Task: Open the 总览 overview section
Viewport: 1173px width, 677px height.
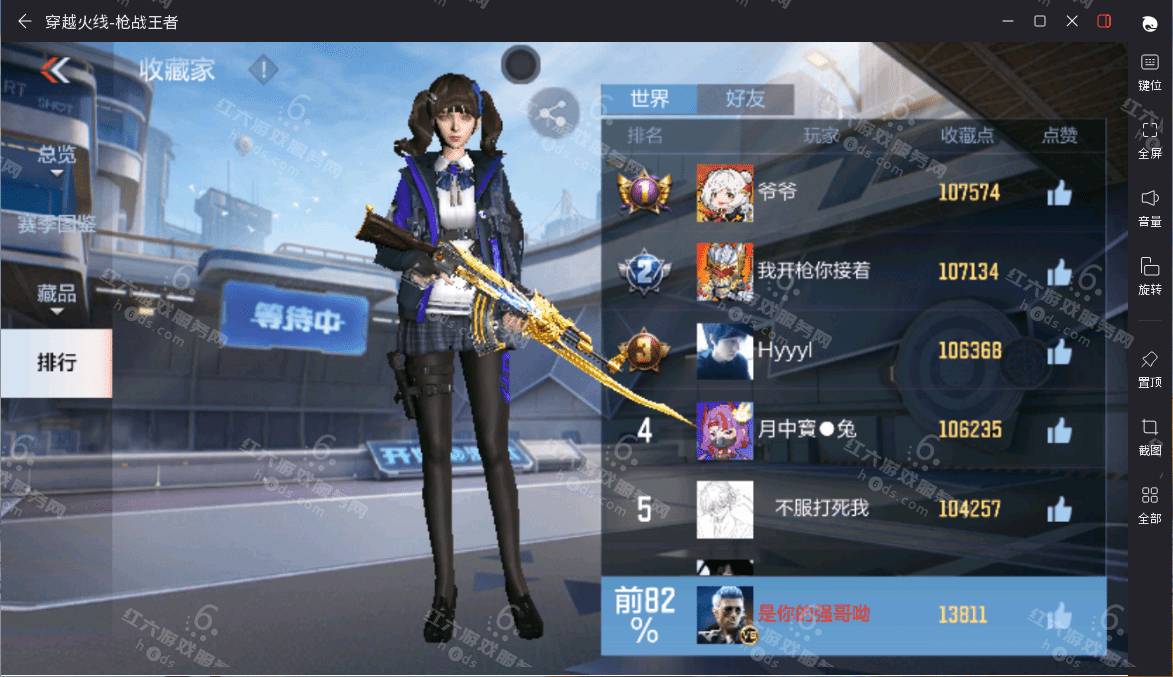Action: pos(56,156)
